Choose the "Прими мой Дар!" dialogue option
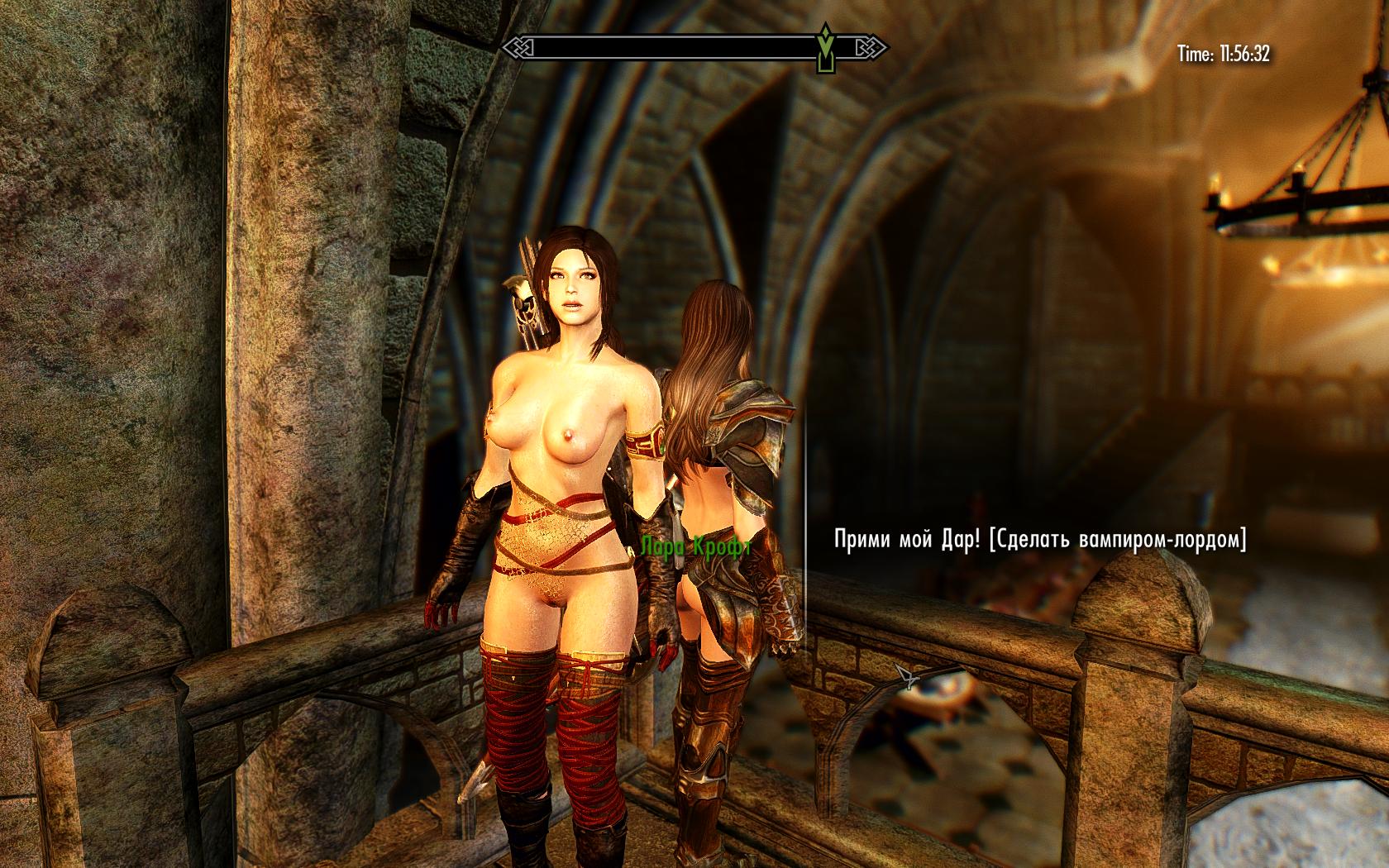1389x868 pixels. pyautogui.click(x=1040, y=541)
